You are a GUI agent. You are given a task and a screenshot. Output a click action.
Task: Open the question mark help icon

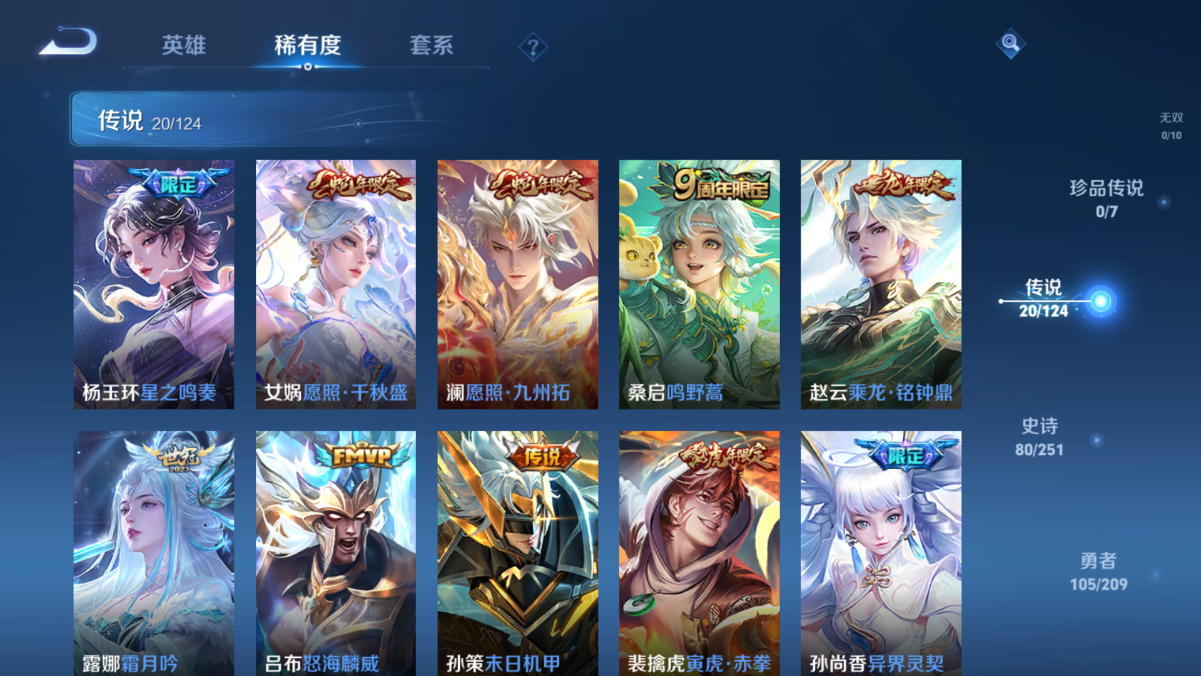pyautogui.click(x=533, y=47)
